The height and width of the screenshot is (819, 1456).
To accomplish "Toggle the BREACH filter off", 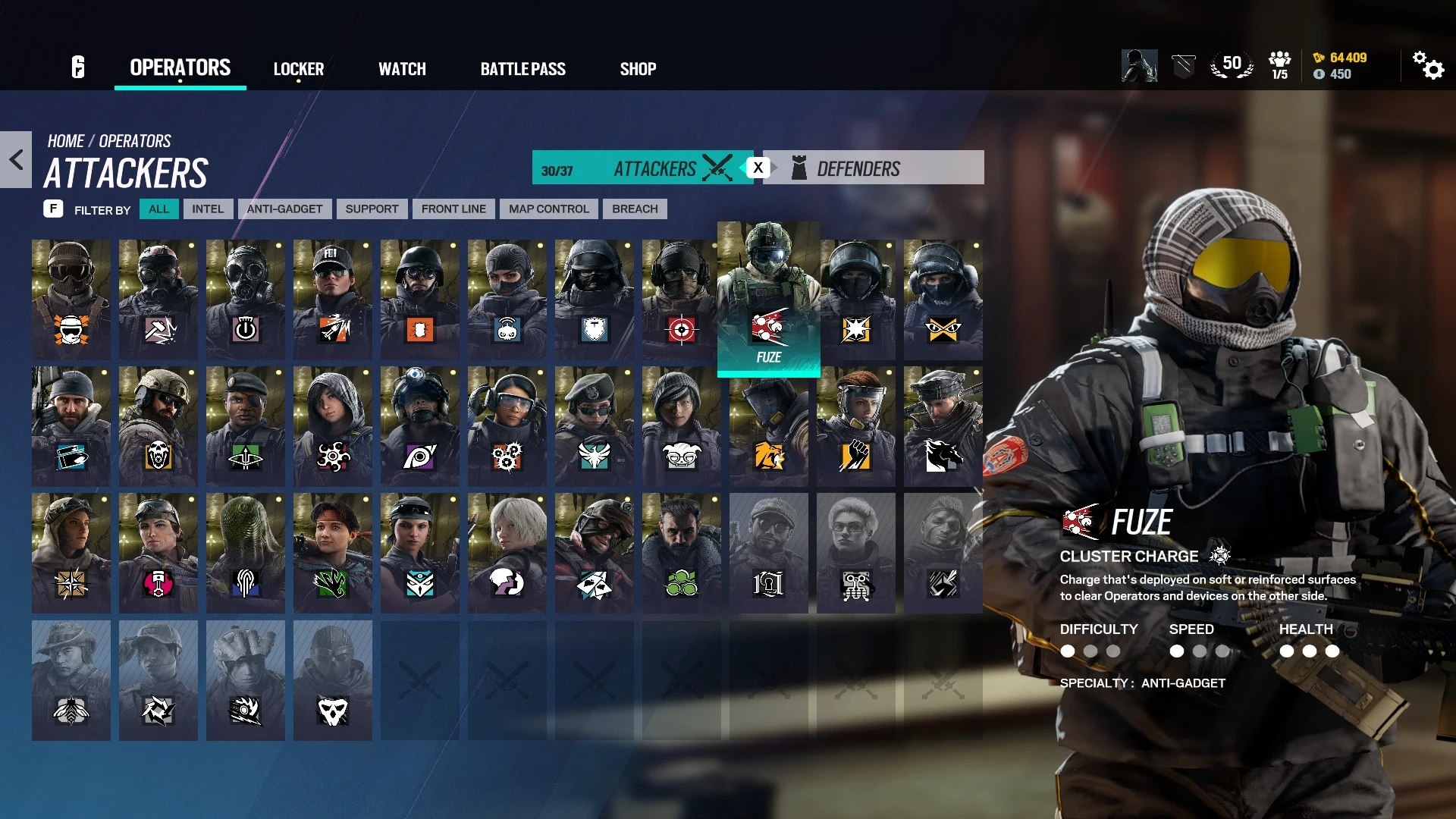I will pos(634,209).
